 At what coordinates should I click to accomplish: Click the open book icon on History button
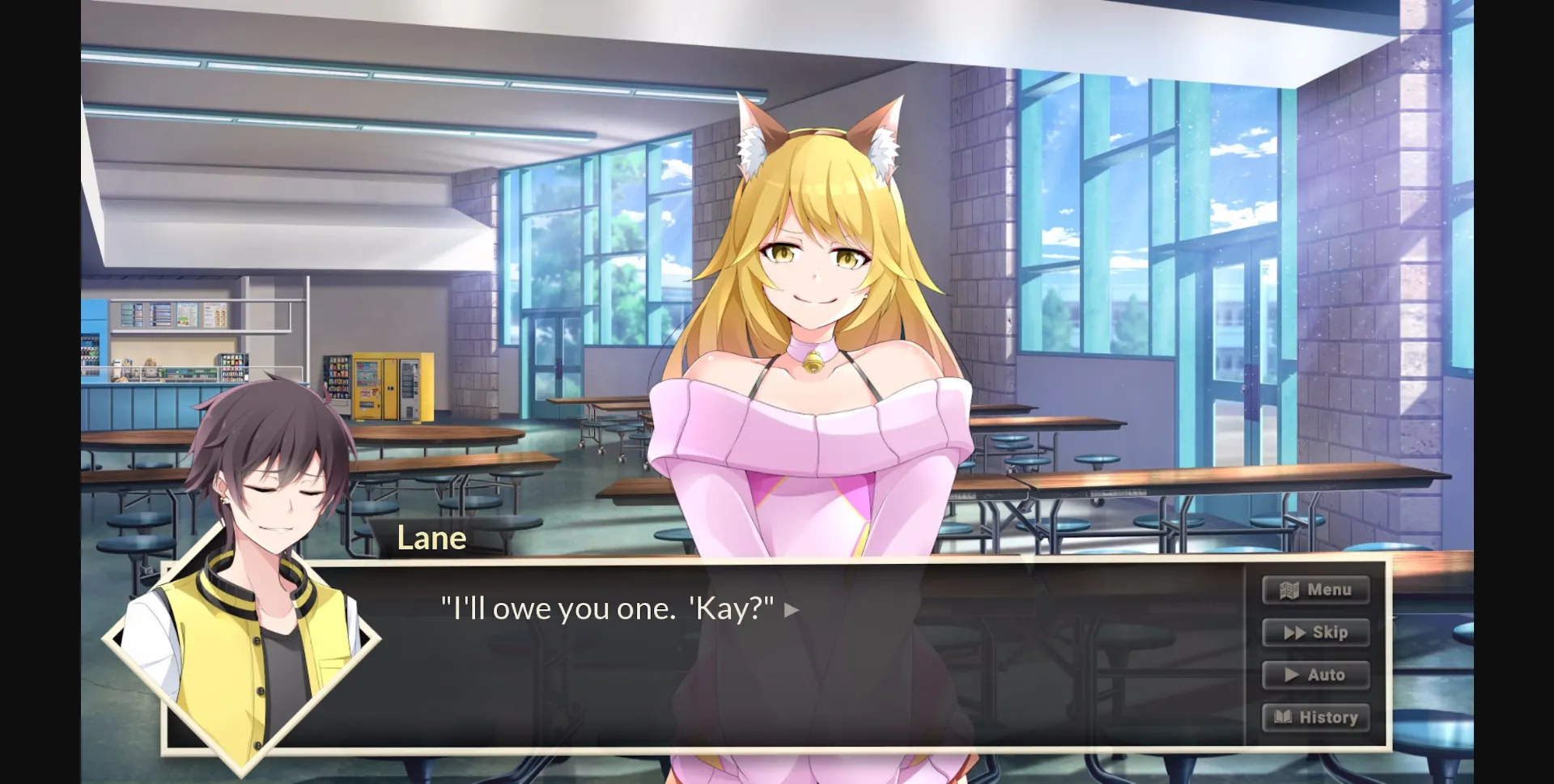[x=1284, y=717]
